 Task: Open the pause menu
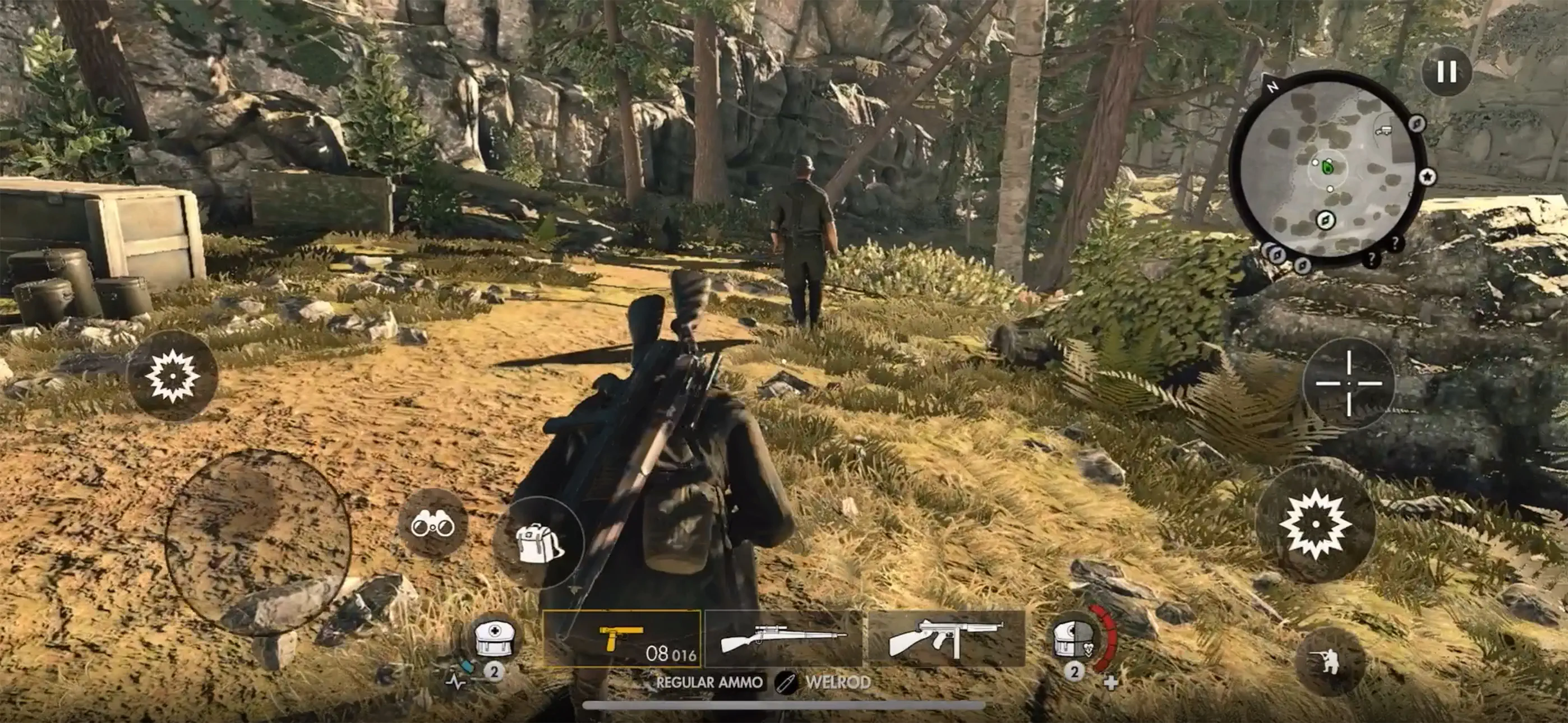point(1449,70)
